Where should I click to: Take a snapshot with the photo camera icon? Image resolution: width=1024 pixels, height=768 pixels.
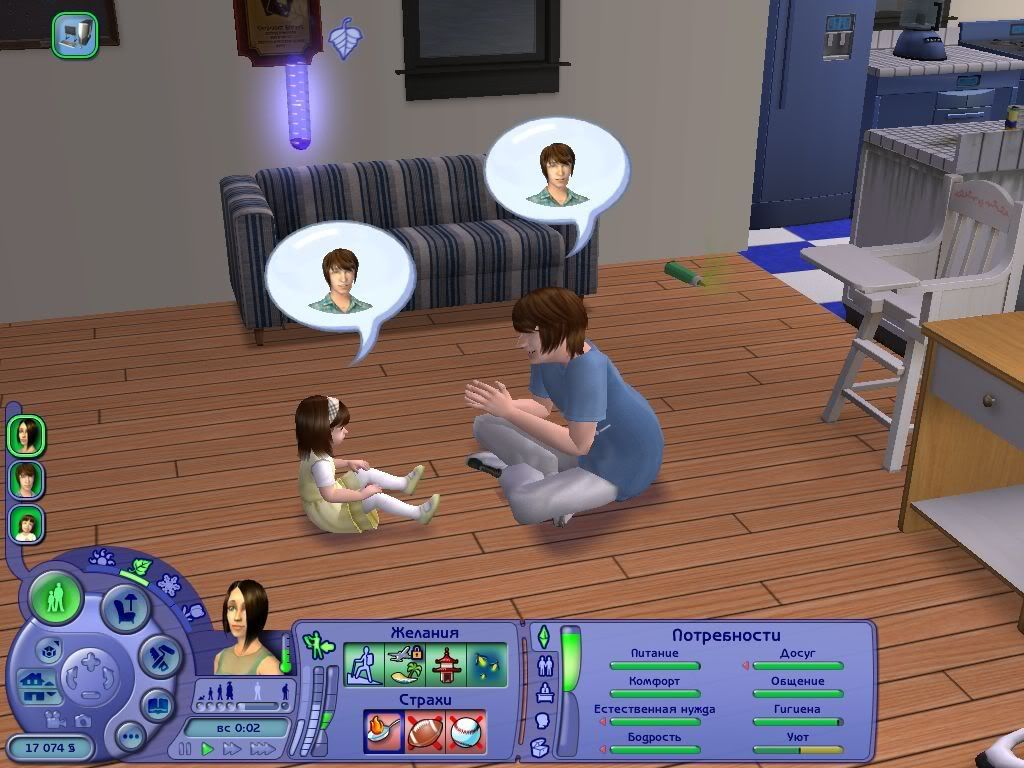(x=81, y=720)
